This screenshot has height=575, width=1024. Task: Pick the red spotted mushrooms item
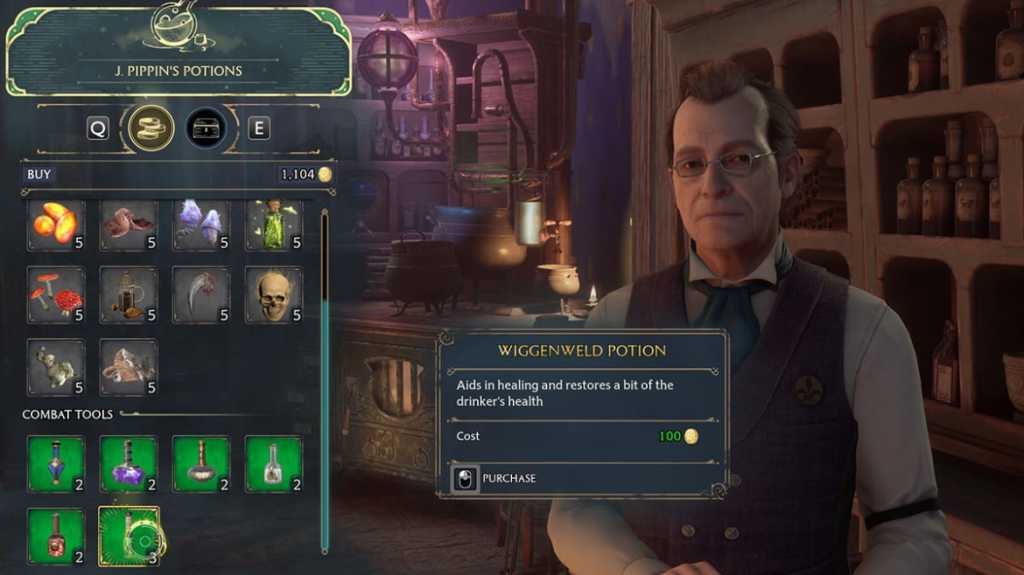(x=56, y=295)
